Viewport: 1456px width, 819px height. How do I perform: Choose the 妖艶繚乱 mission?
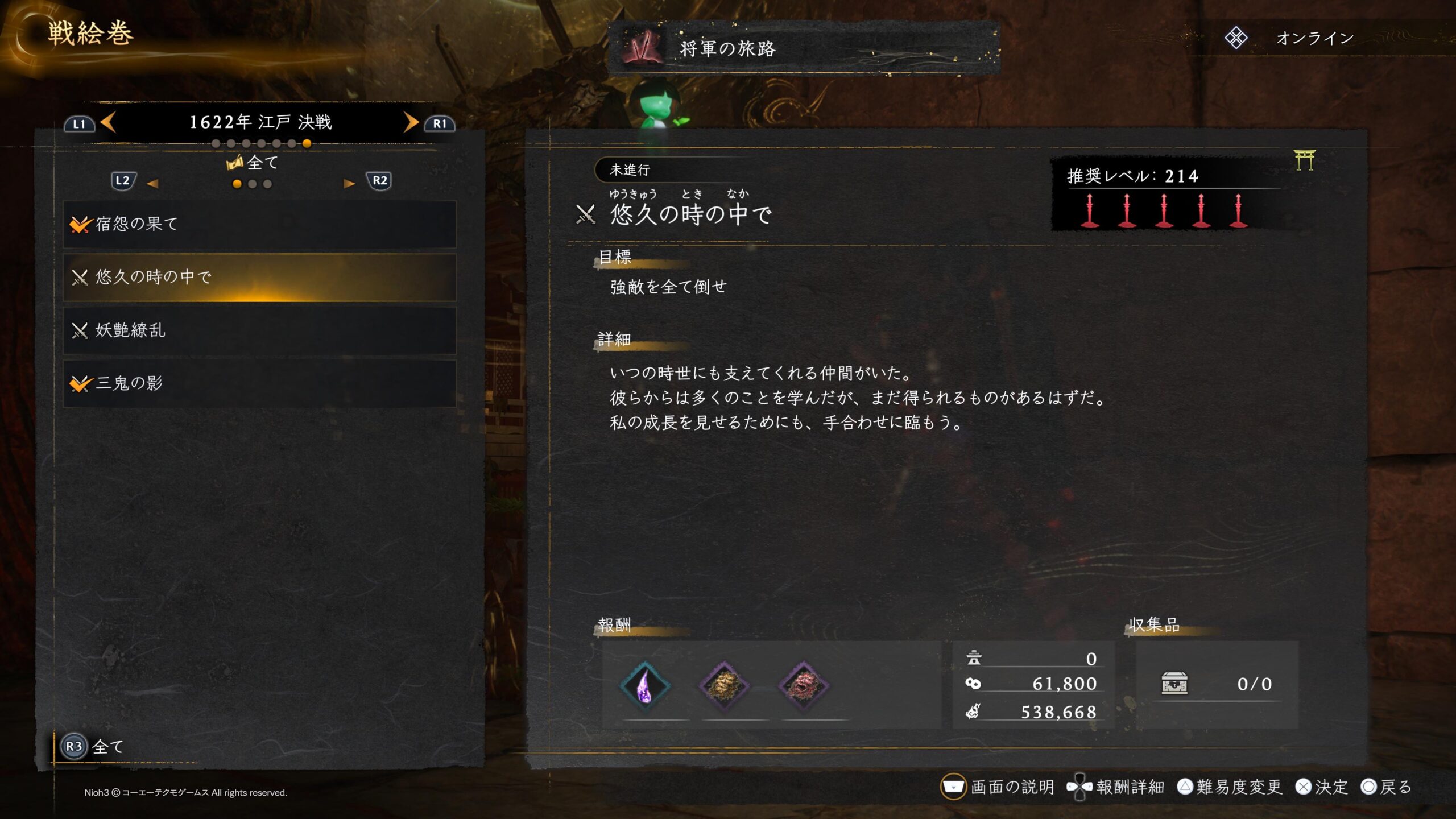pos(259,330)
